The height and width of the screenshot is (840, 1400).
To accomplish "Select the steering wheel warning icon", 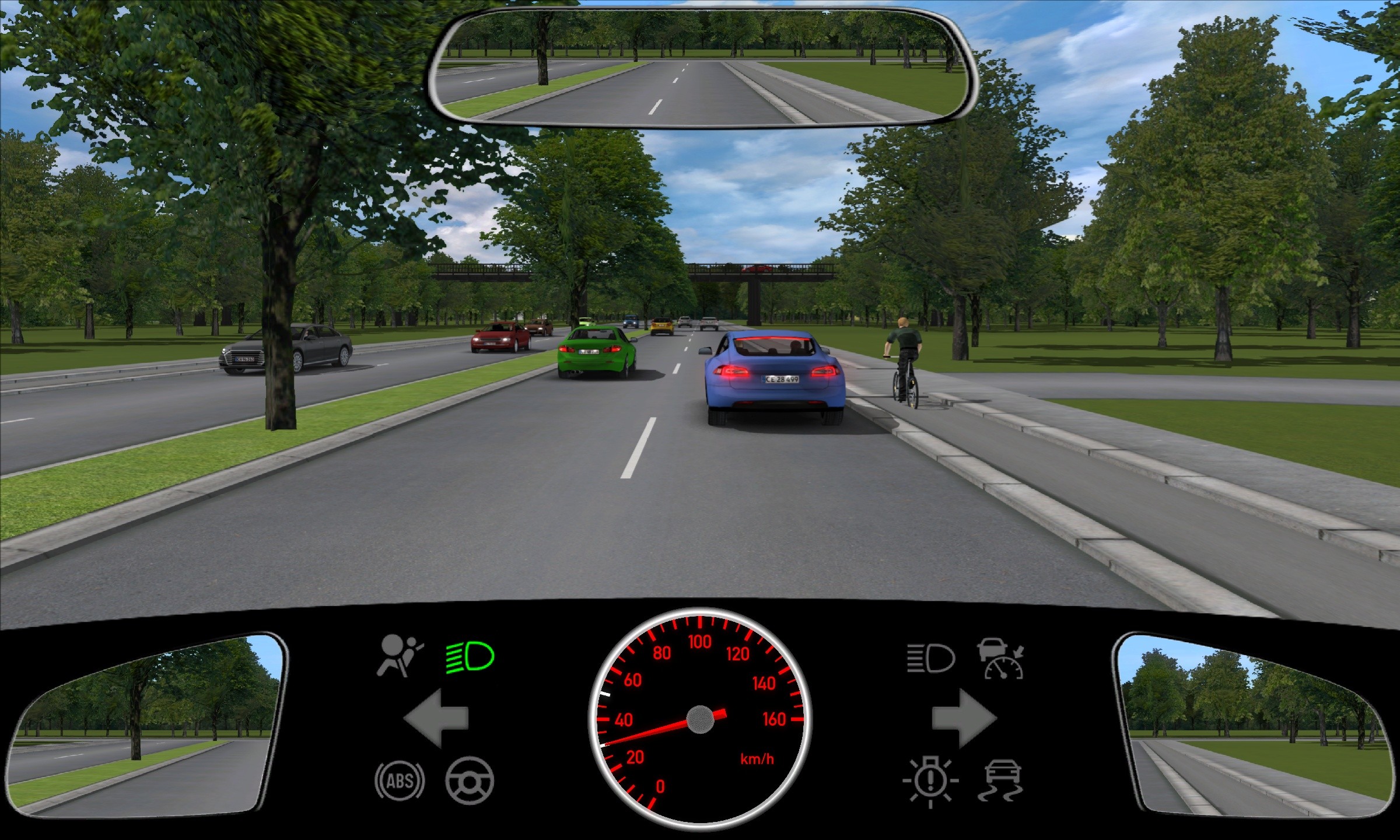I will pos(470,780).
